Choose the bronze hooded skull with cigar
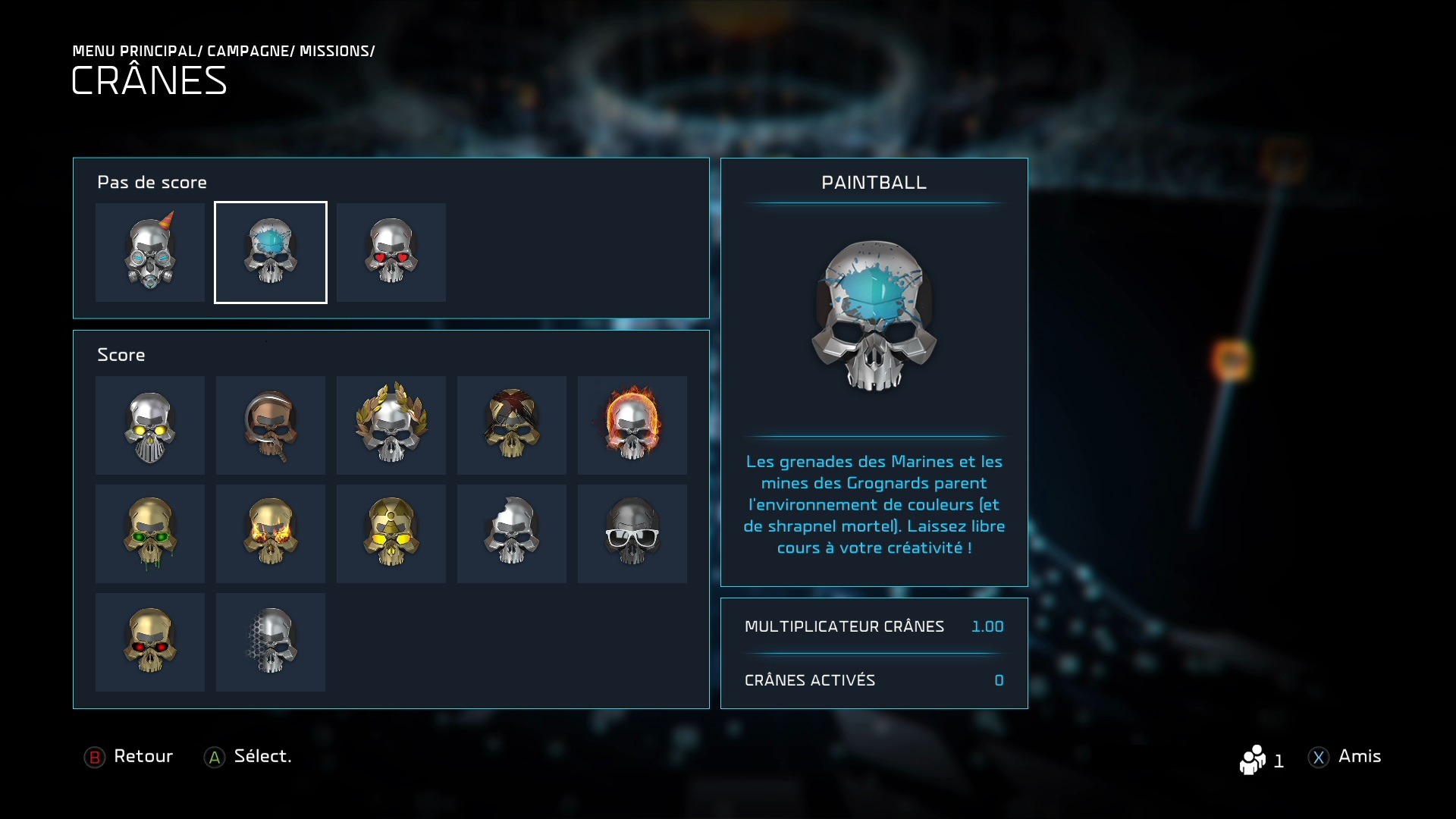 (271, 425)
